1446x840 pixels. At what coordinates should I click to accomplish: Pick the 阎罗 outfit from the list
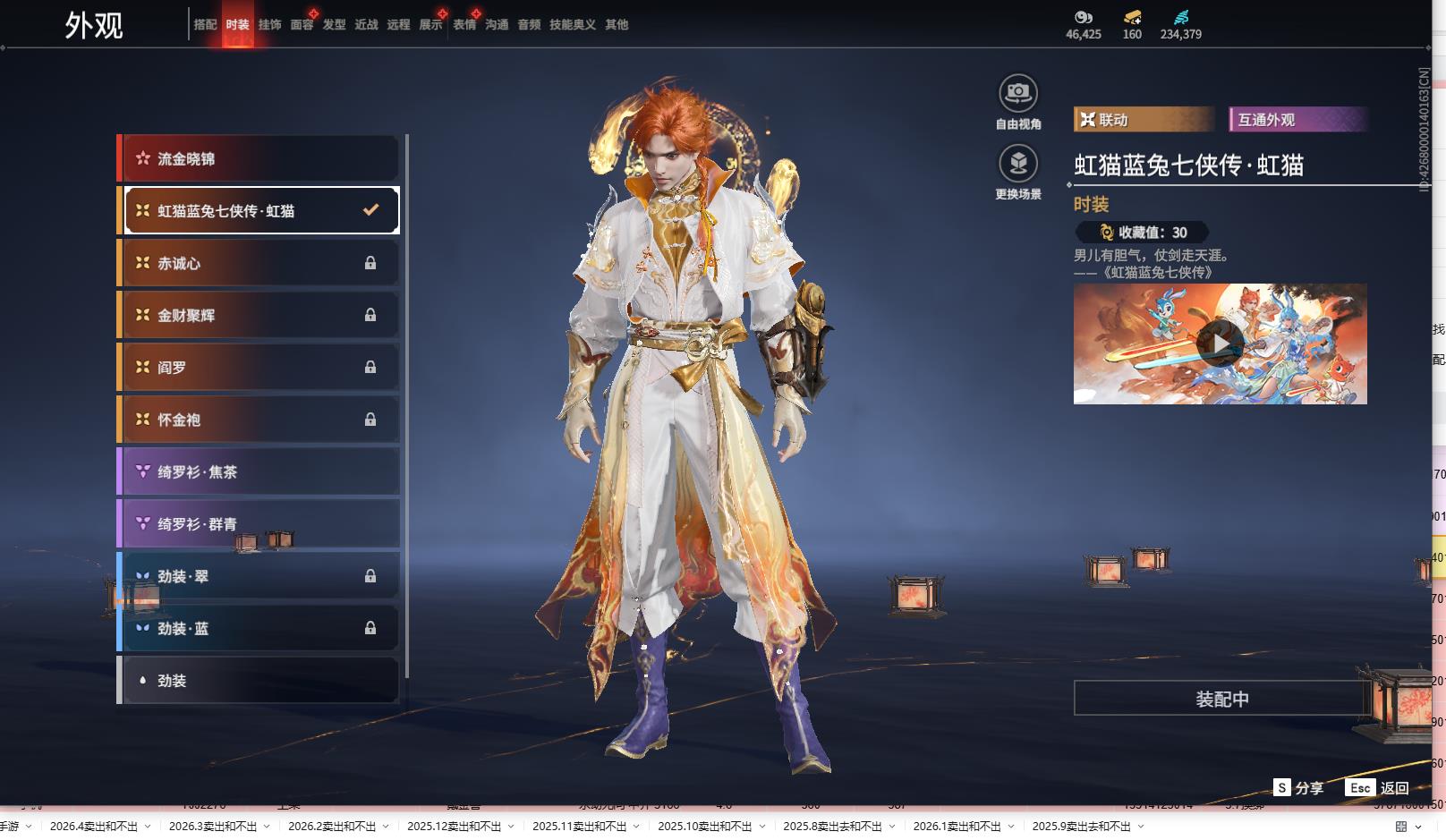click(259, 368)
